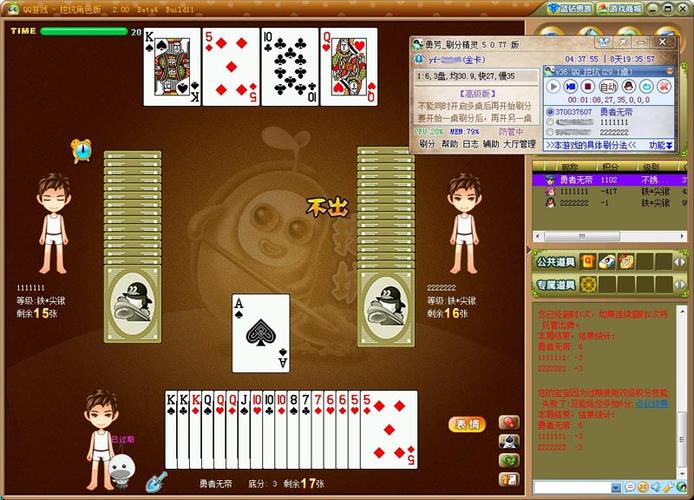
Task: Stop the overlay's recording with stop button
Action: point(588,87)
